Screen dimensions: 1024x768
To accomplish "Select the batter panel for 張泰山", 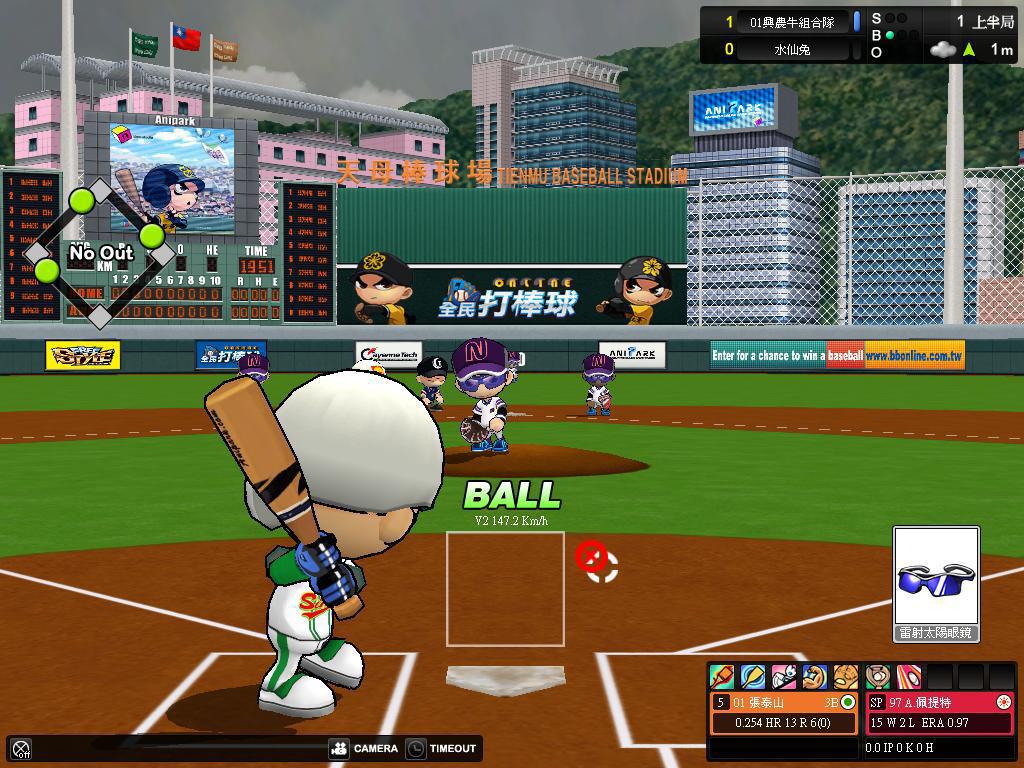I will coord(785,712).
